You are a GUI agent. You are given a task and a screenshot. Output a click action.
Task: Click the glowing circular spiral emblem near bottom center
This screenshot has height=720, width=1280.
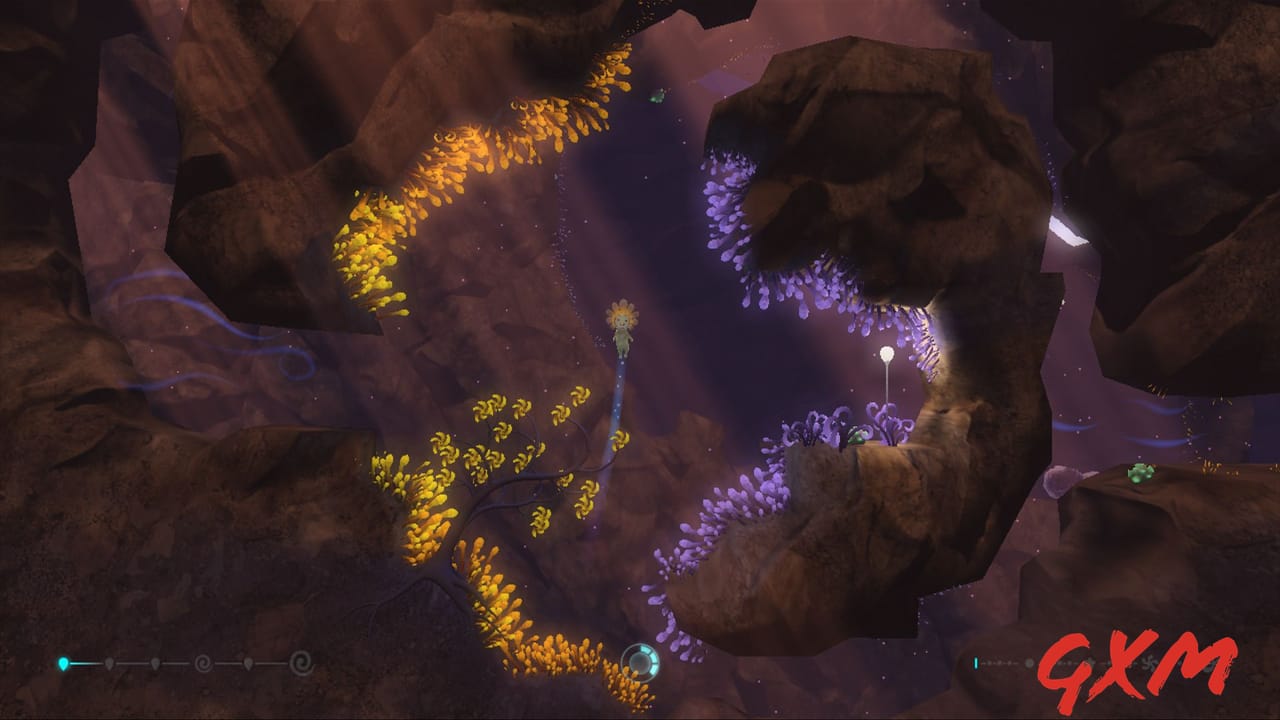click(x=640, y=662)
